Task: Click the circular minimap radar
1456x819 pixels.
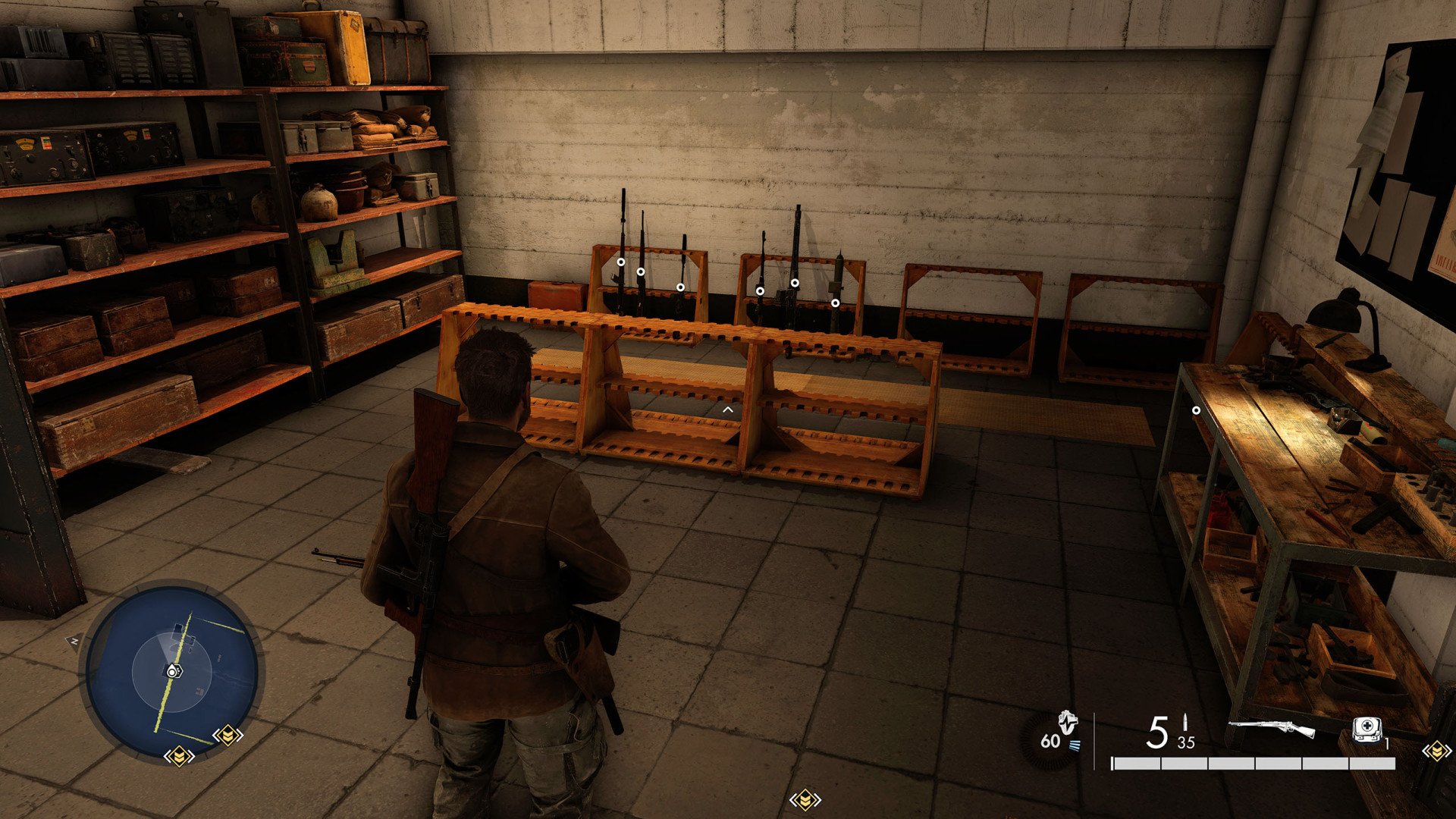Action: pos(171,671)
